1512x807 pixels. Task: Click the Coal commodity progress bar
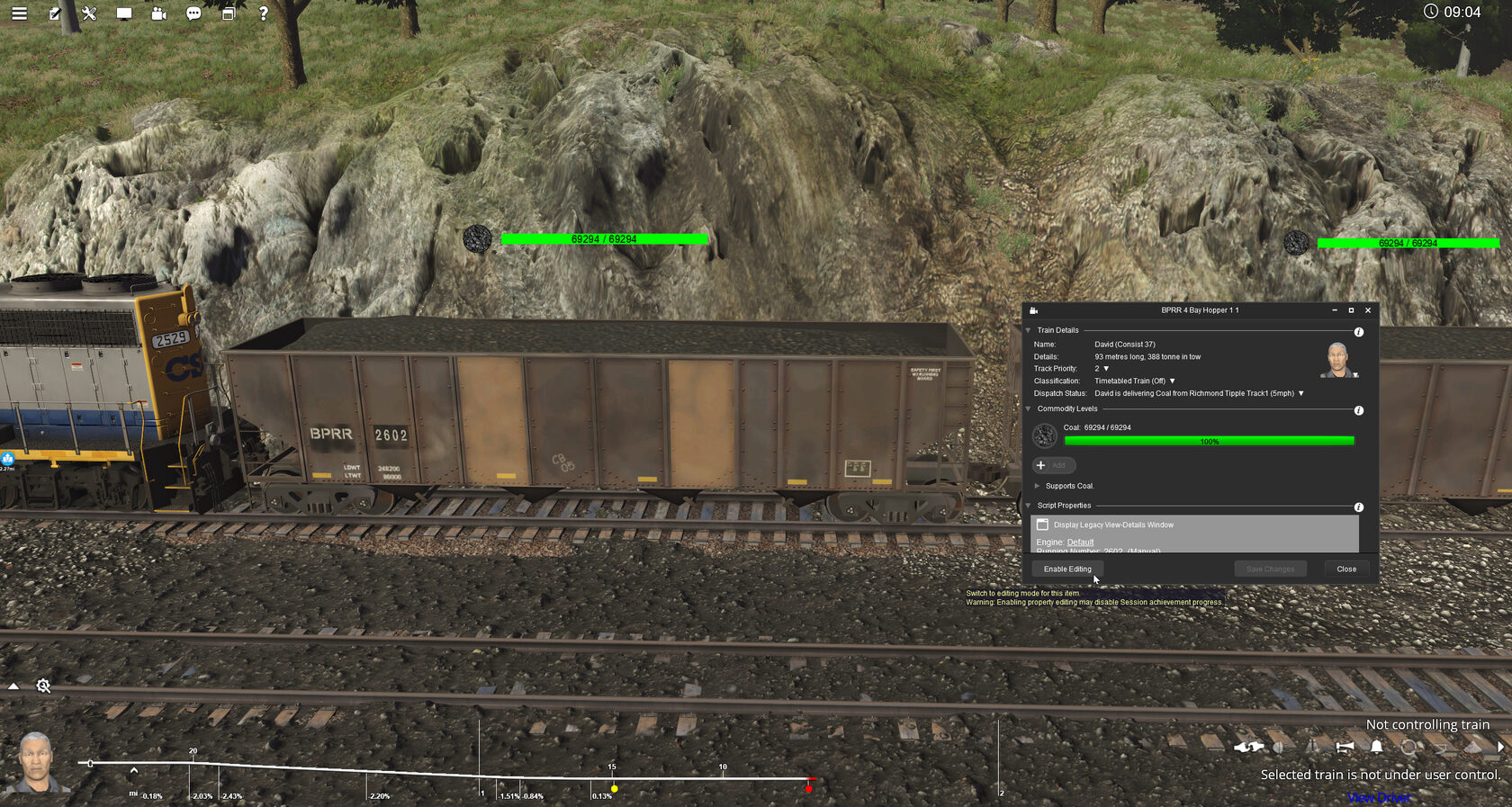(1209, 440)
